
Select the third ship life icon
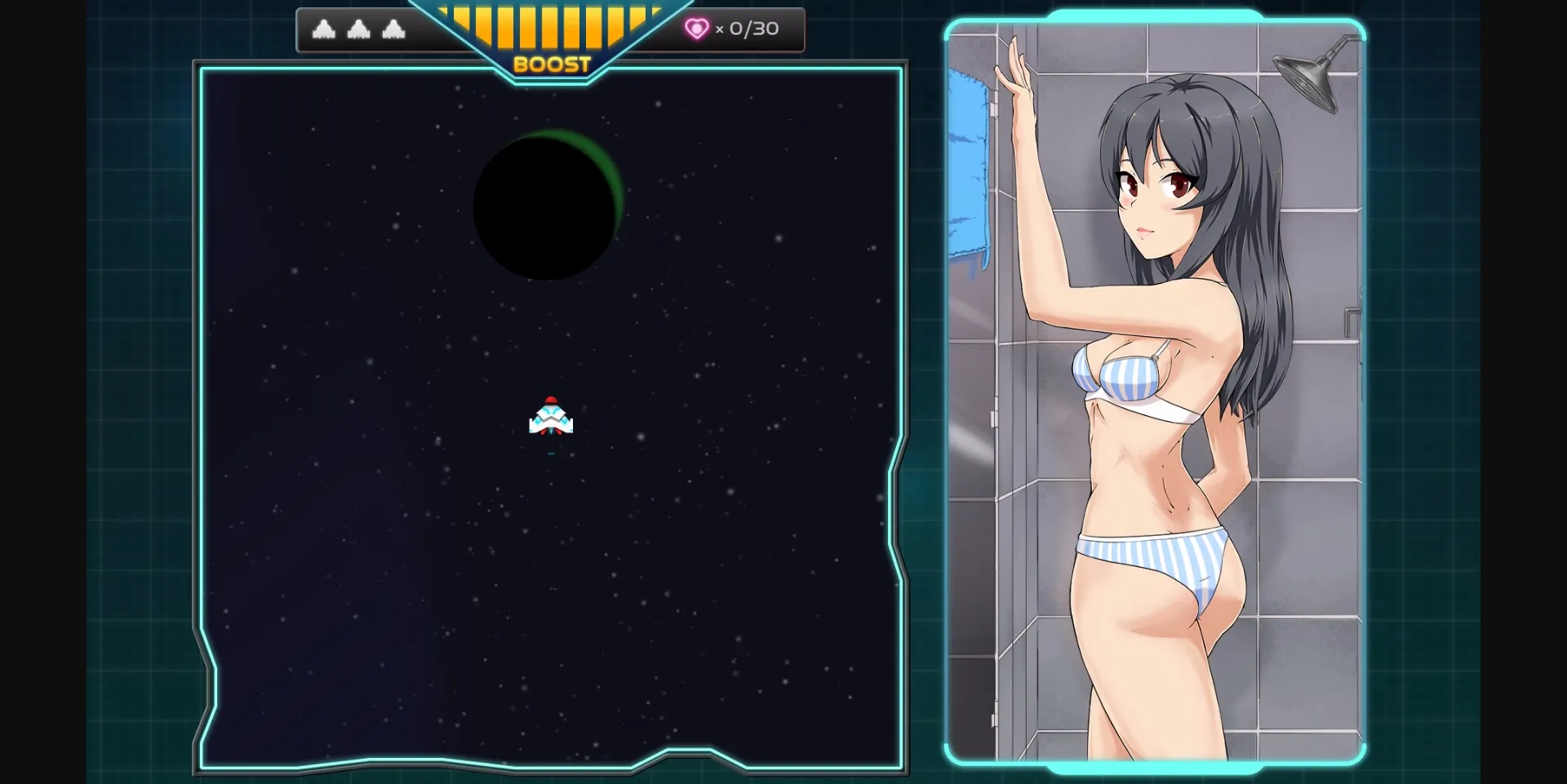[395, 29]
